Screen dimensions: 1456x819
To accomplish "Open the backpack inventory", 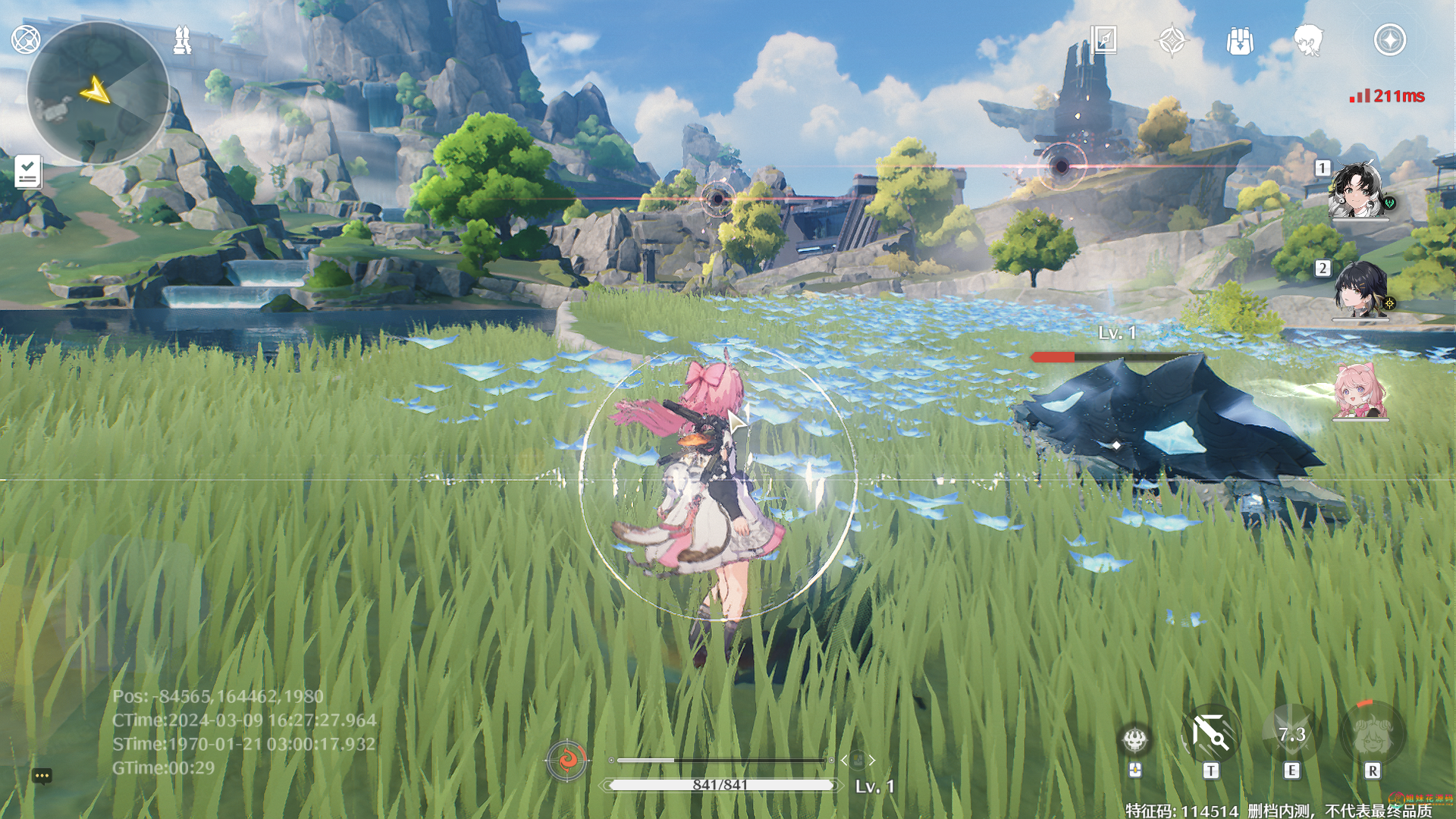I will pos(1240,40).
